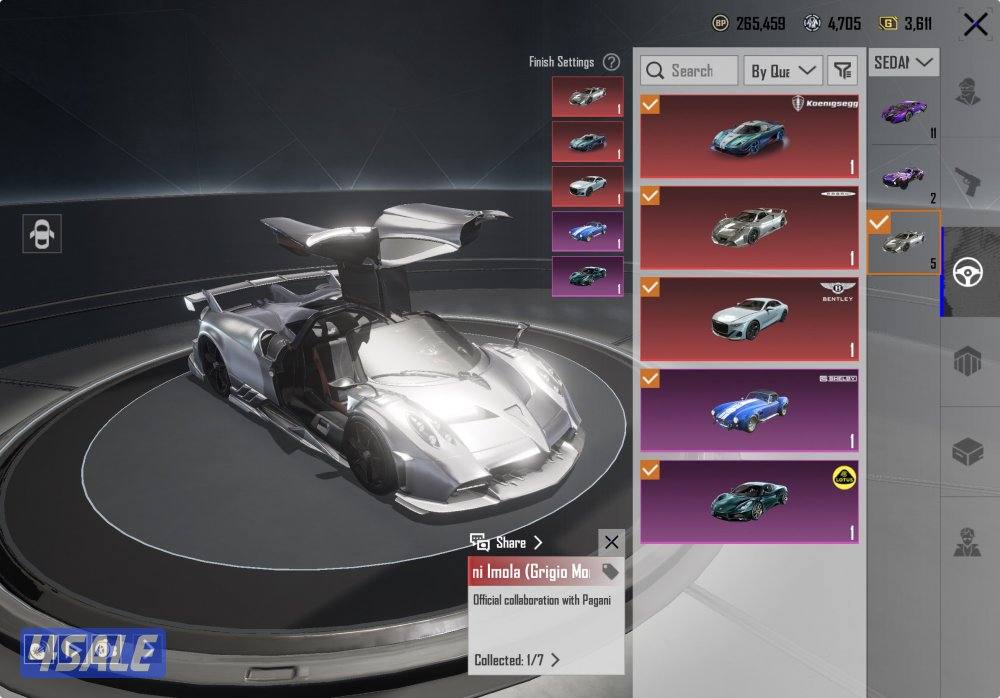Open the Finish Settings help tooltip
Viewport: 1000px width, 698px height.
tap(611, 62)
